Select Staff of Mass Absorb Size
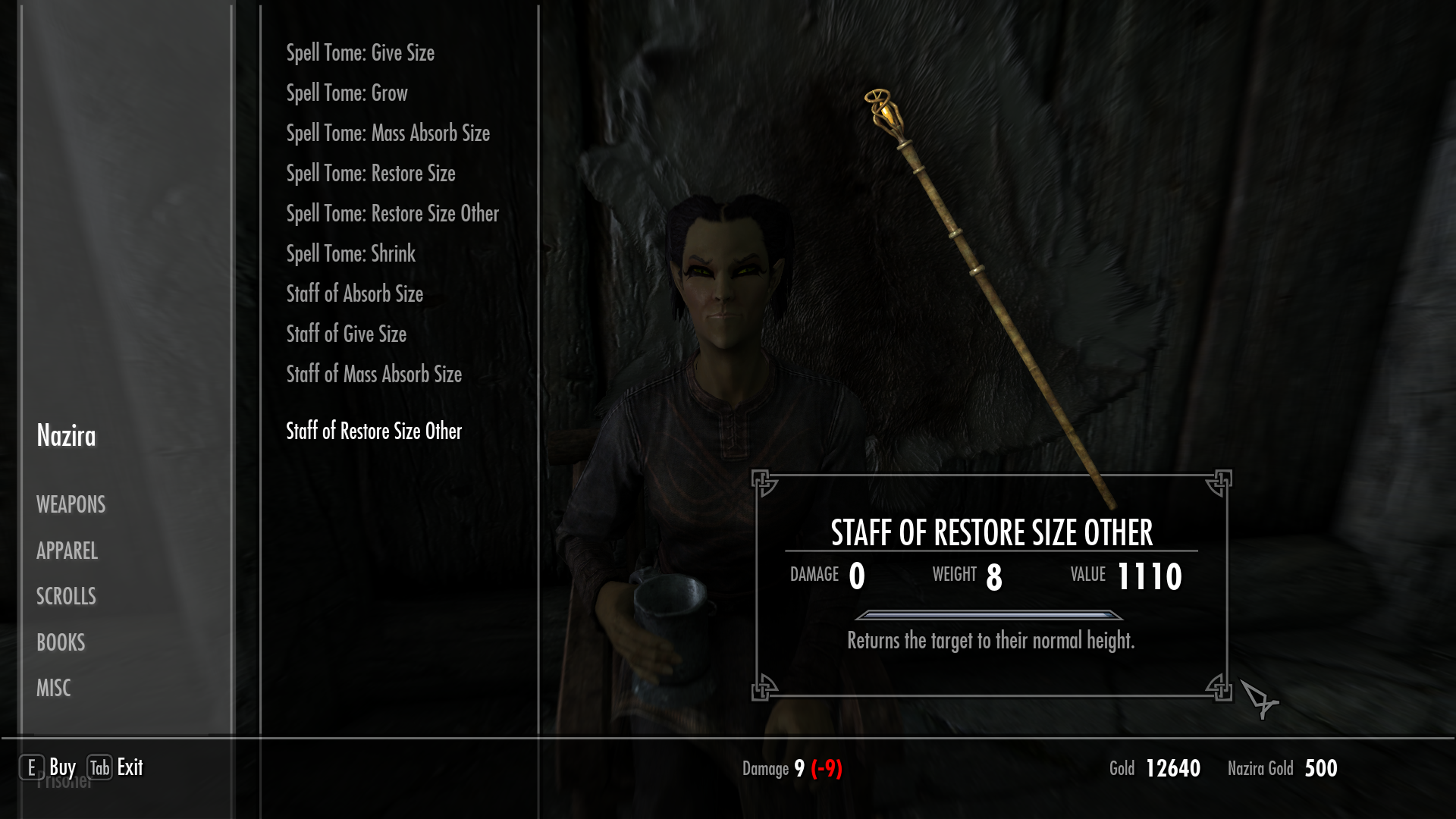 (x=373, y=375)
